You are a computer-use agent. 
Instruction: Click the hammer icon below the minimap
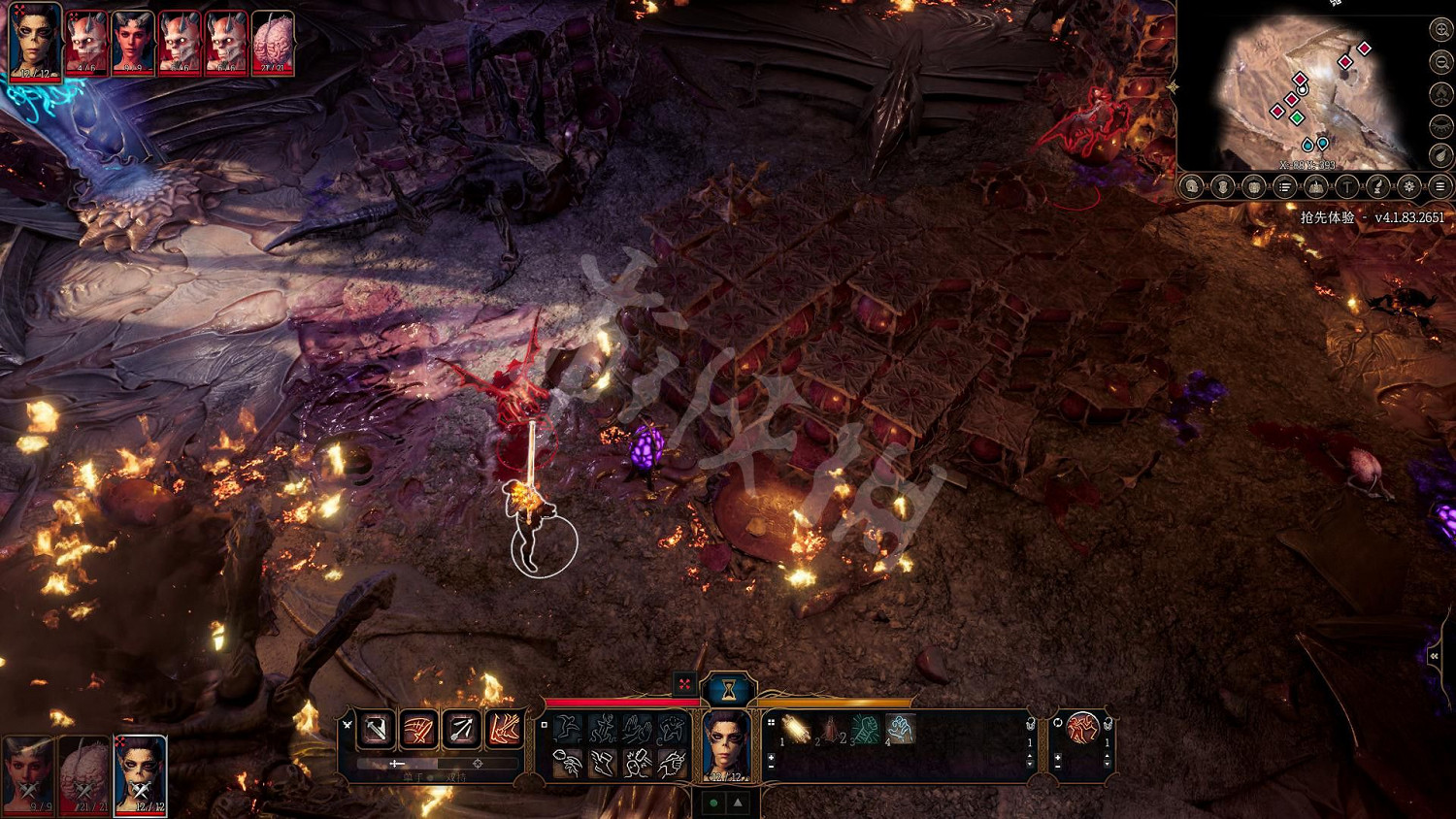[x=1347, y=187]
